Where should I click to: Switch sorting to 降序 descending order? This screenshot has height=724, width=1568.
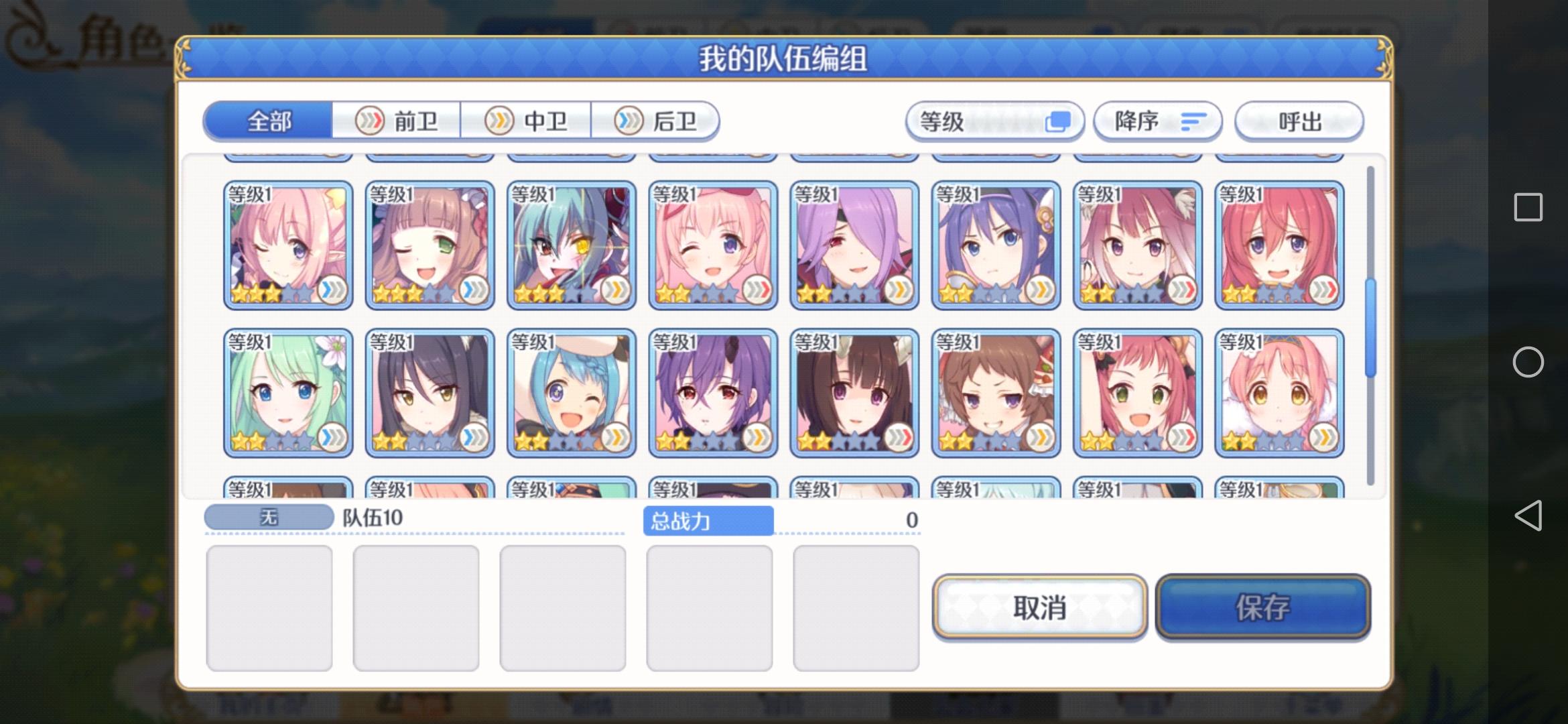(x=1157, y=121)
